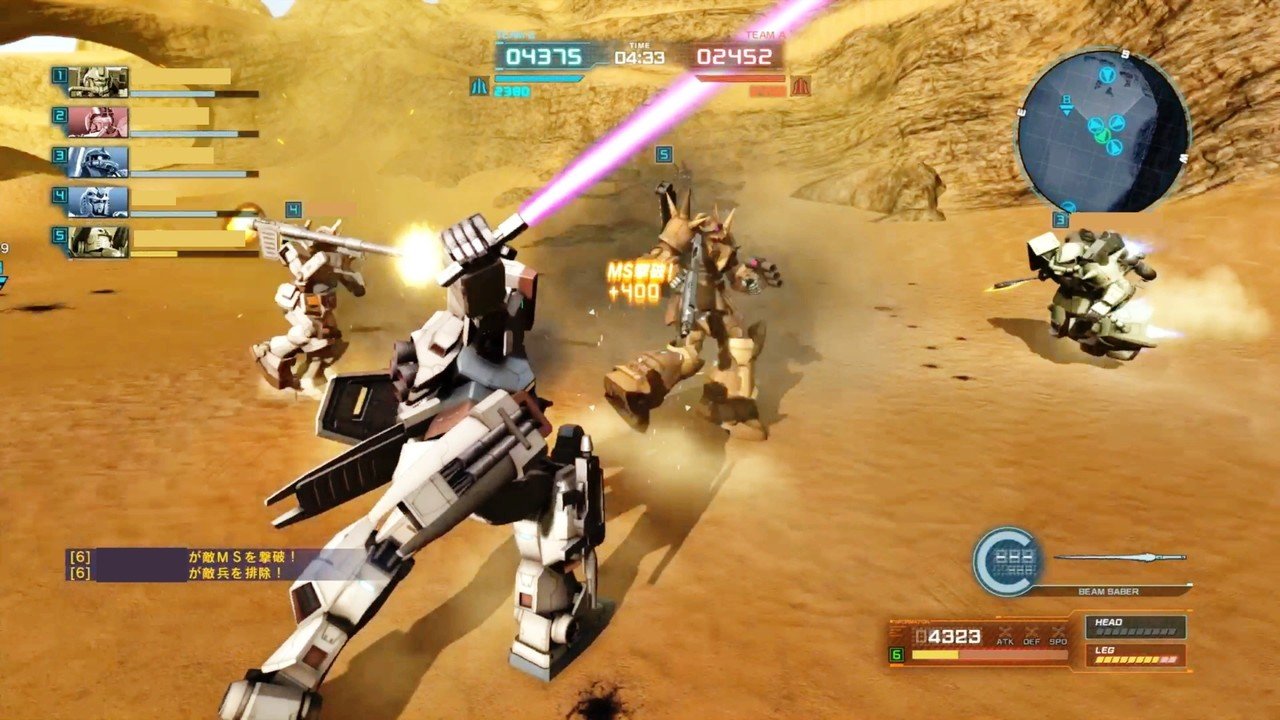Open the circular radar minimap
Screen dimensions: 1280x720
click(1102, 130)
